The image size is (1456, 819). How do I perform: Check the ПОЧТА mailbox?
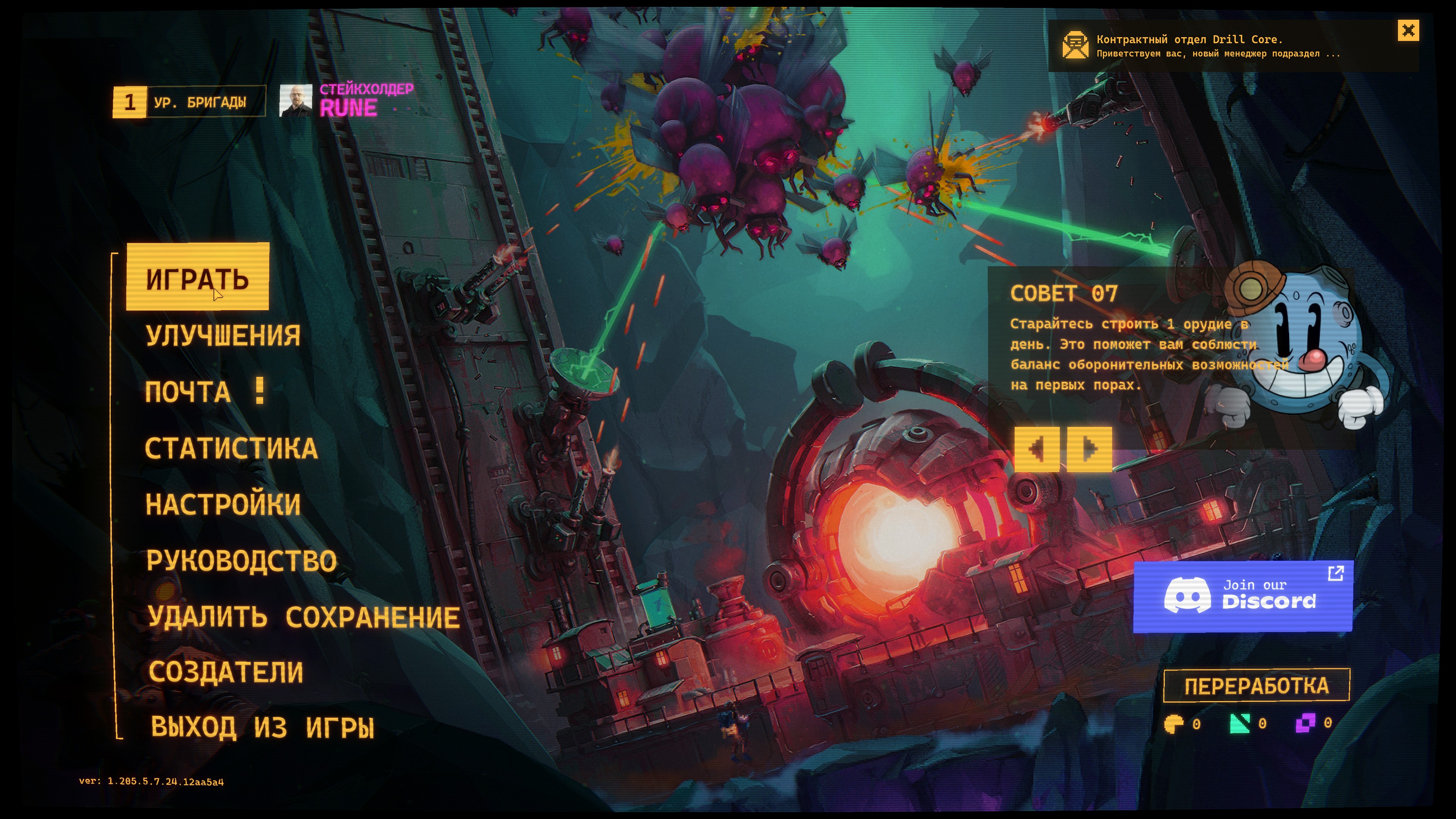[188, 392]
